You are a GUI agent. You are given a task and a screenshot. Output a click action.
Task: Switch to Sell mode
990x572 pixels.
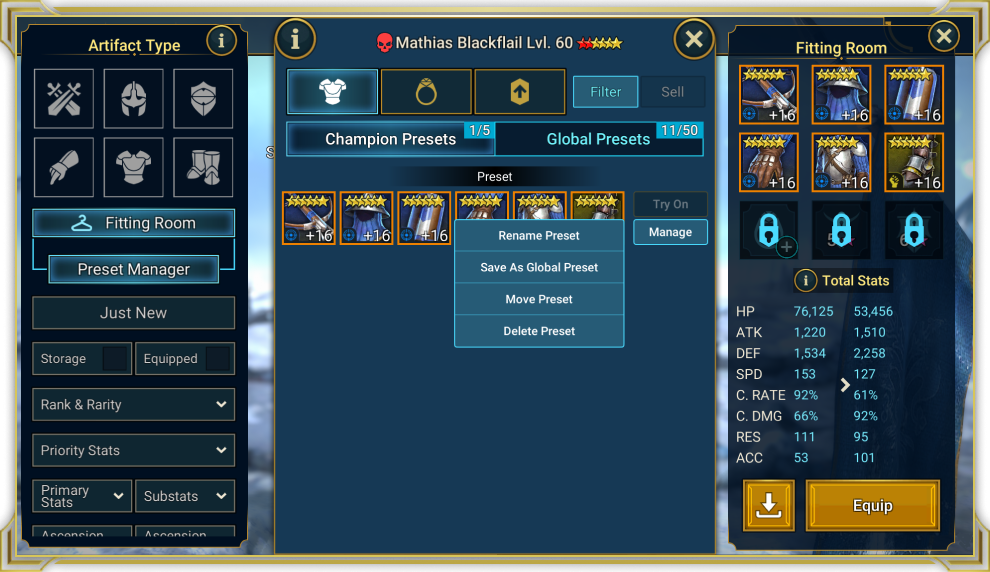(673, 92)
